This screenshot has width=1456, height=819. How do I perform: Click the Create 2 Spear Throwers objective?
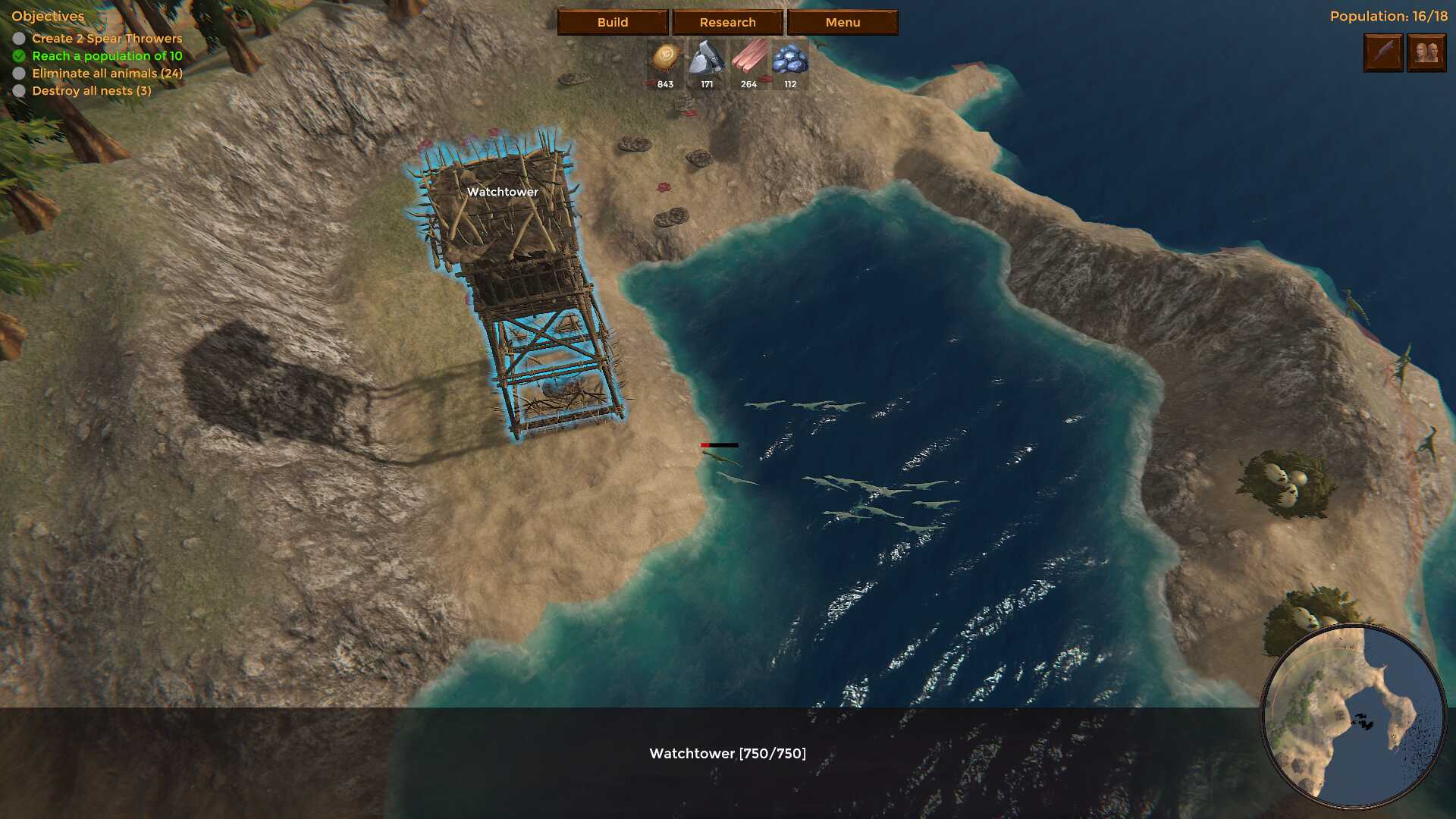coord(107,39)
